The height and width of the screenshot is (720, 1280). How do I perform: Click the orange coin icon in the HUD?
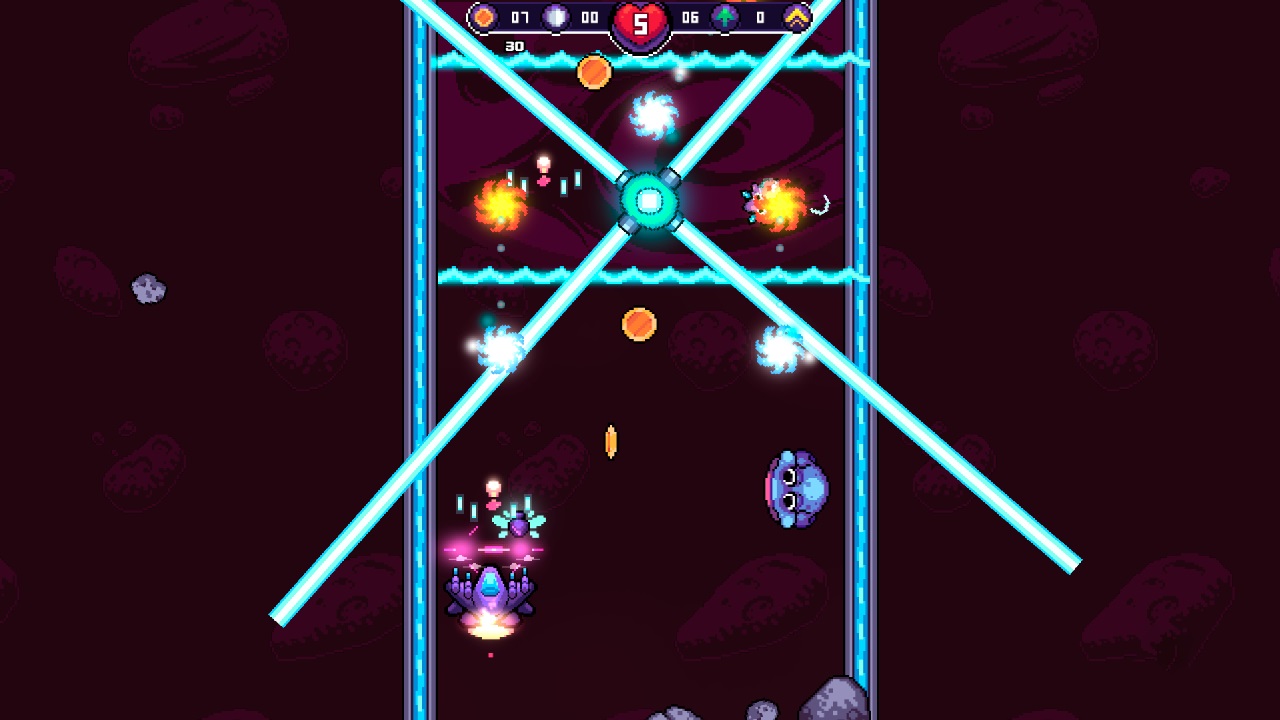coord(487,17)
